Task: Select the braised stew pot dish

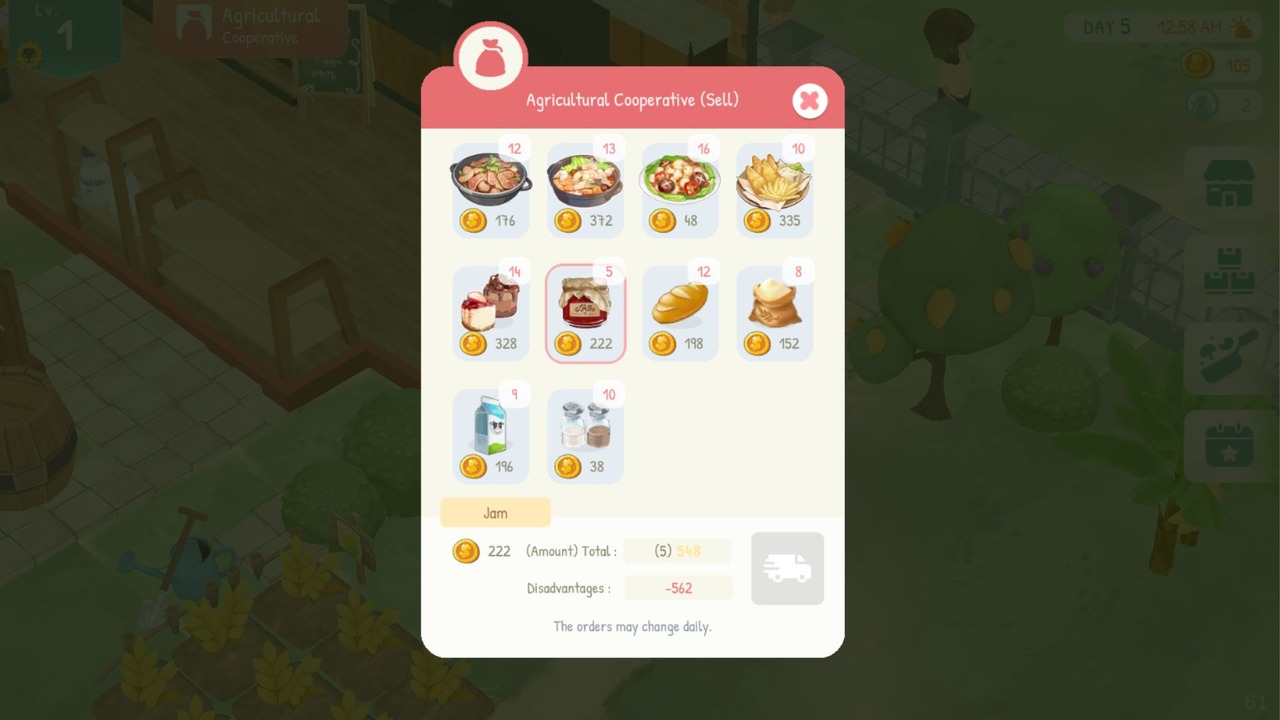Action: (490, 188)
